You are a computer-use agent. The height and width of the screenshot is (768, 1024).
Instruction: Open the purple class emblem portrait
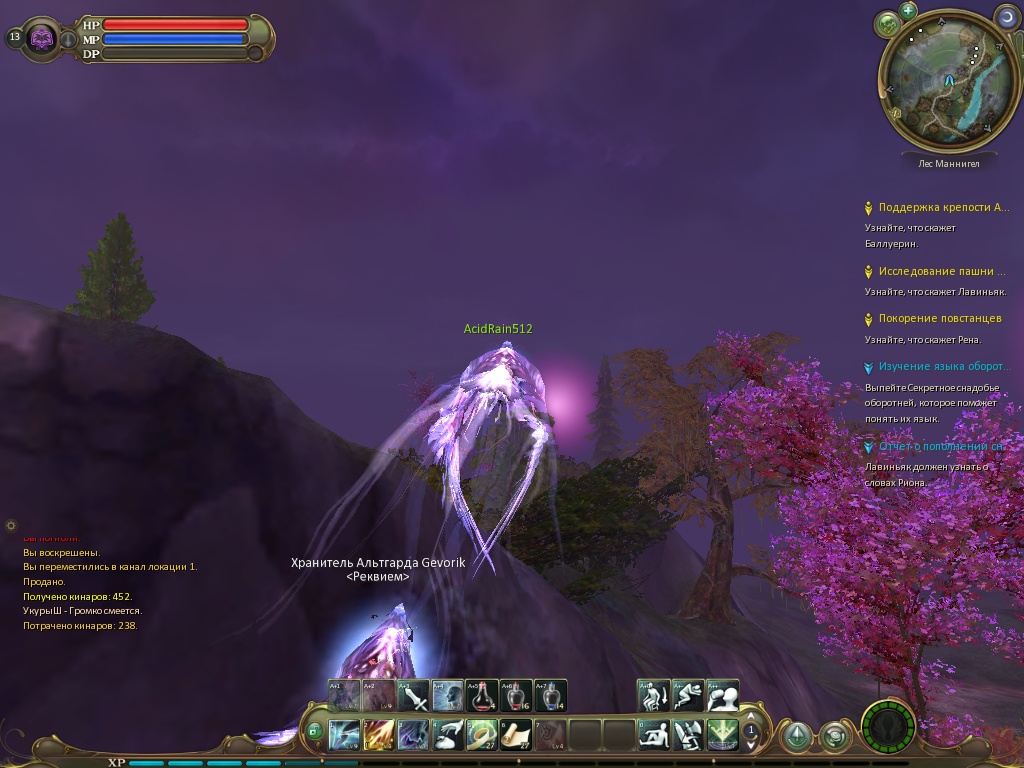pos(42,38)
